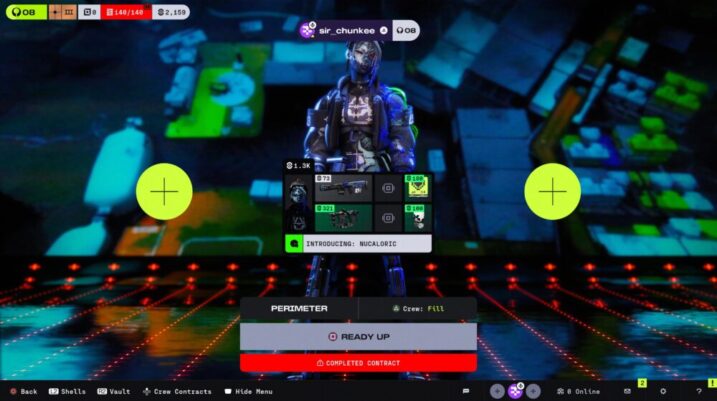717x401 pixels.
Task: Open Shells from the bottom bar
Action: pos(66,391)
